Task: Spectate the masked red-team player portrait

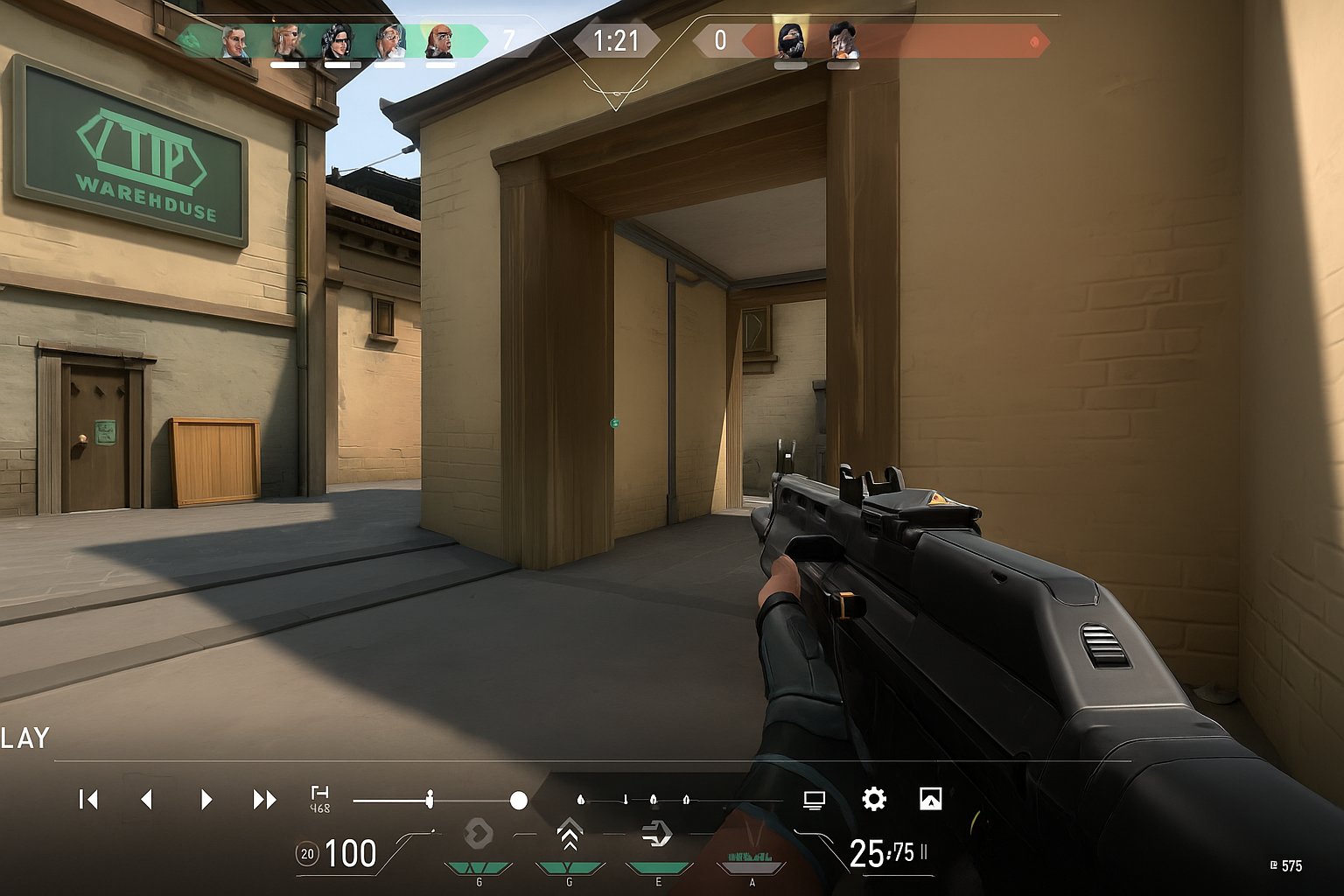Action: click(791, 42)
